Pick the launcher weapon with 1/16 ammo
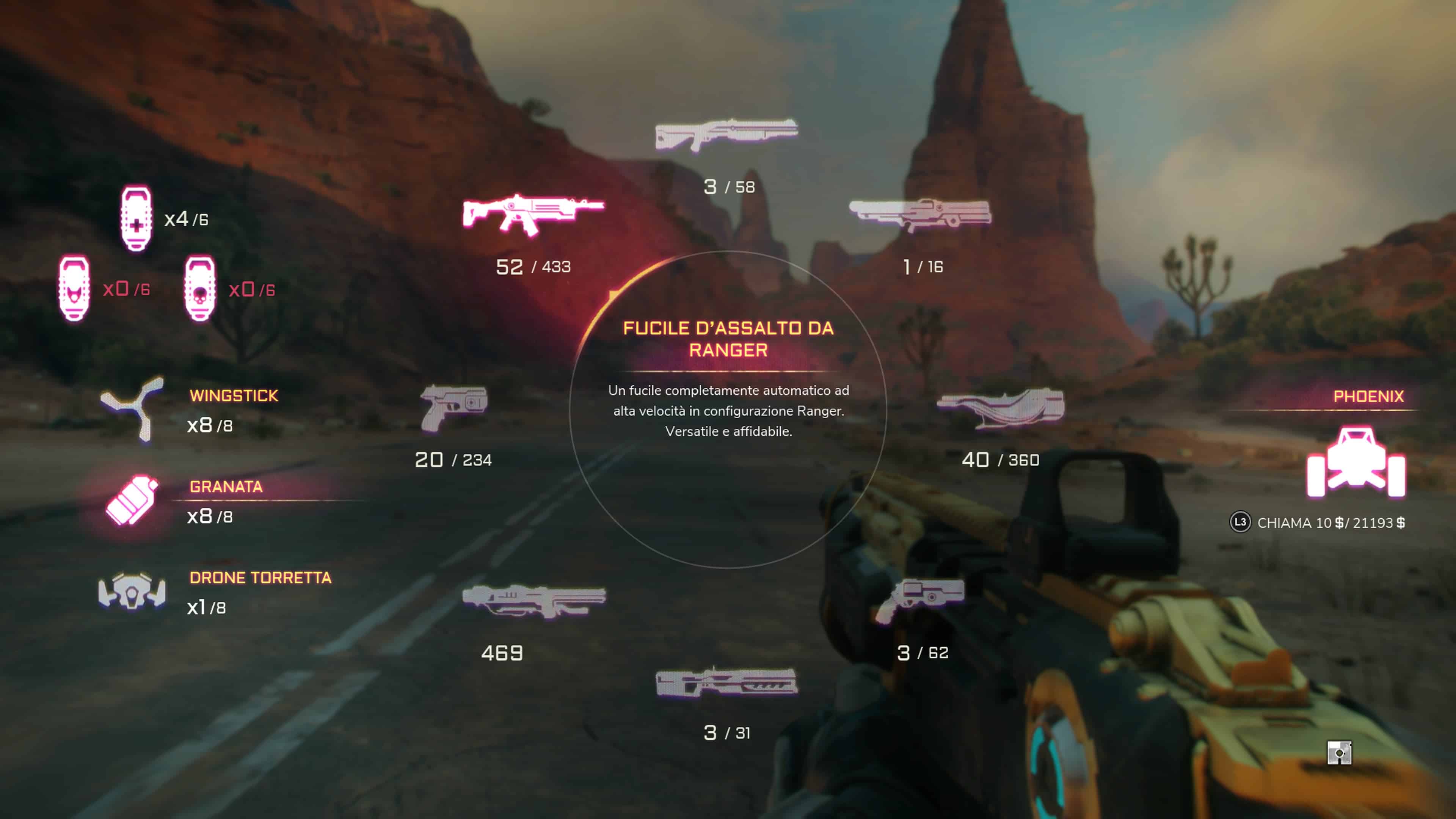 tap(920, 214)
